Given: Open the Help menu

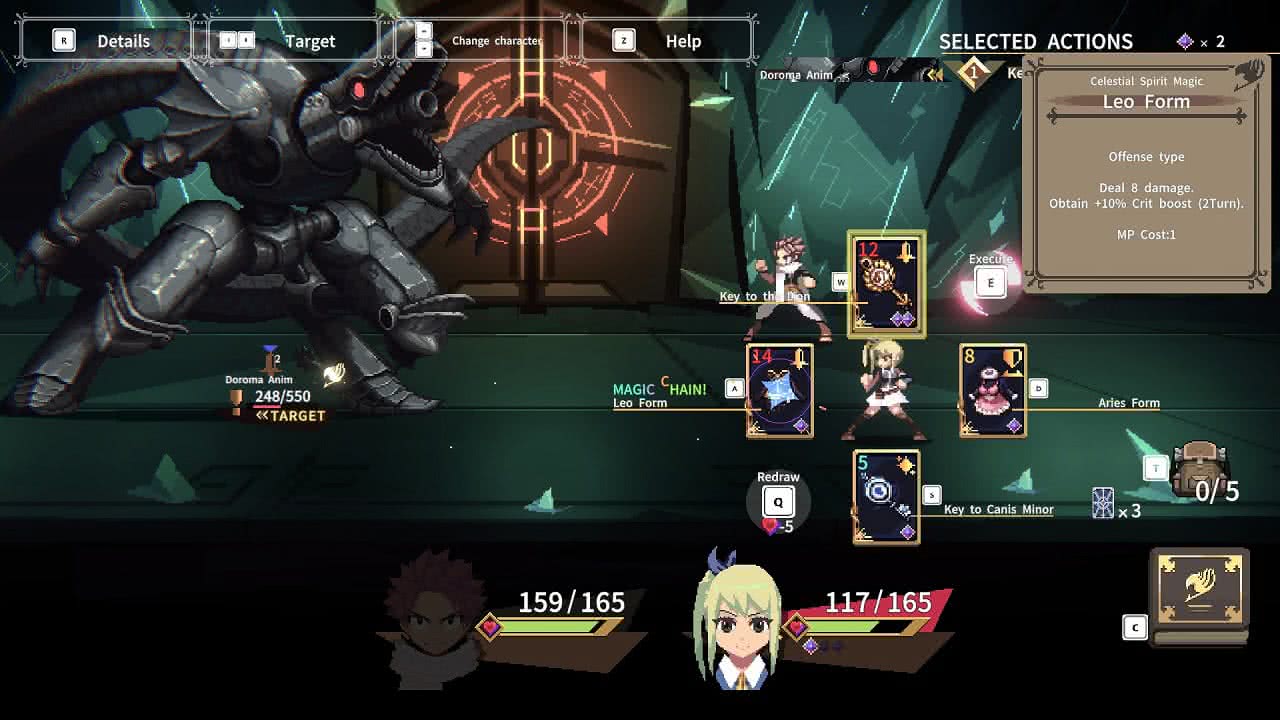Looking at the screenshot, I should 666,41.
